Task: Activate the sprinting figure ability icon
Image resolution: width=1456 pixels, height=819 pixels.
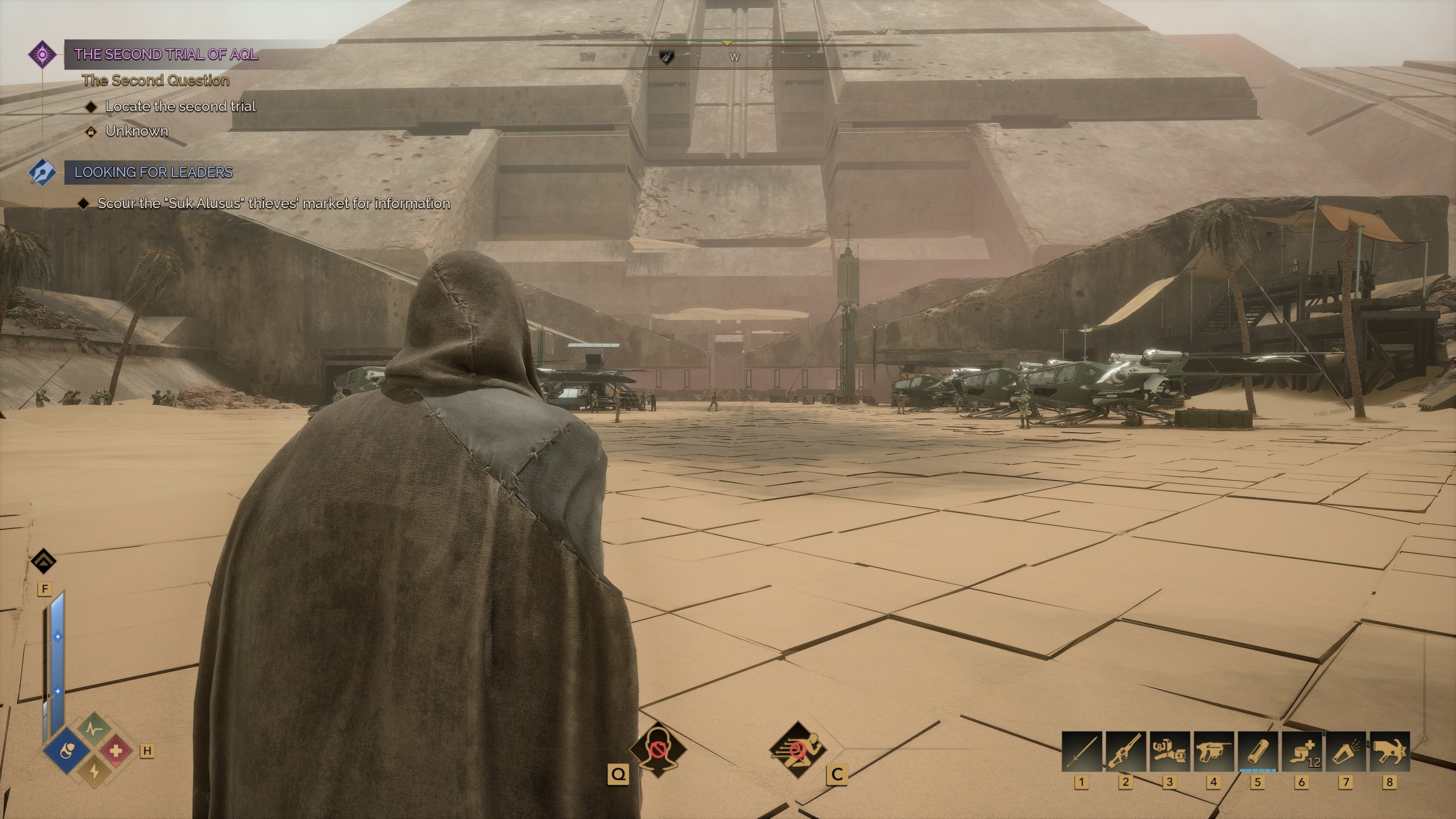Action: (x=798, y=750)
